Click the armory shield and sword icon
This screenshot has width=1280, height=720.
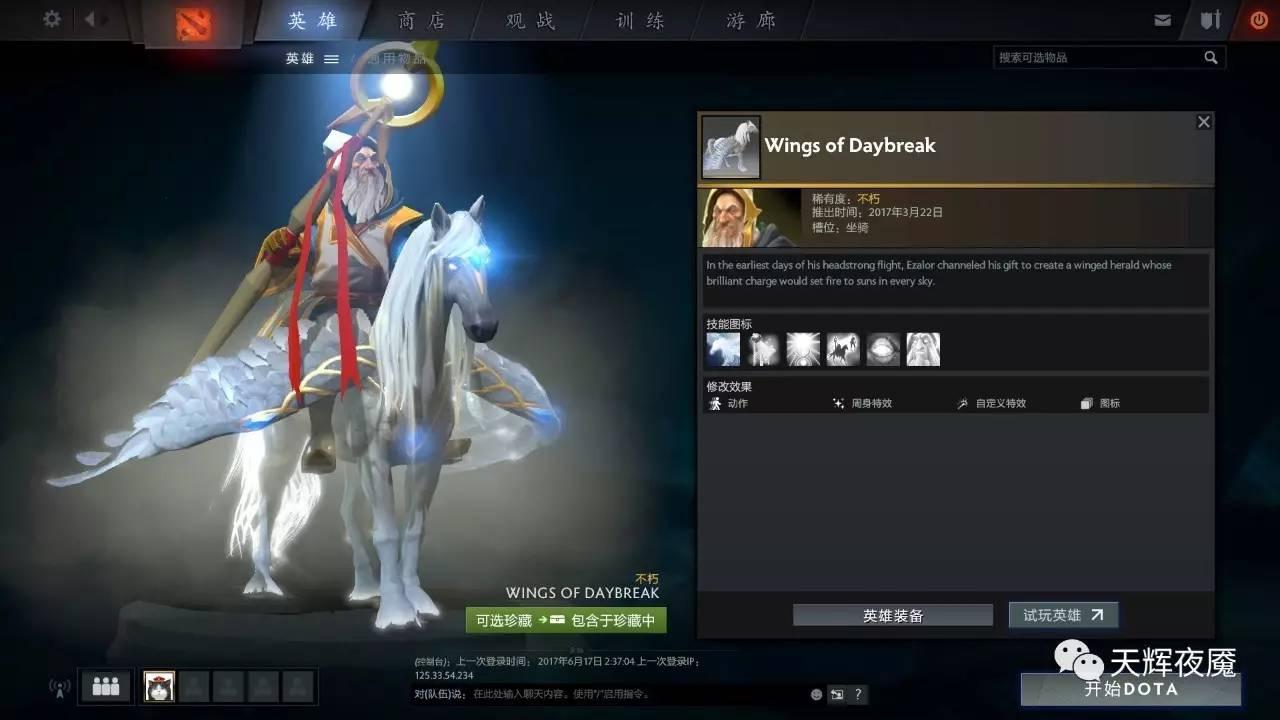[x=1210, y=19]
